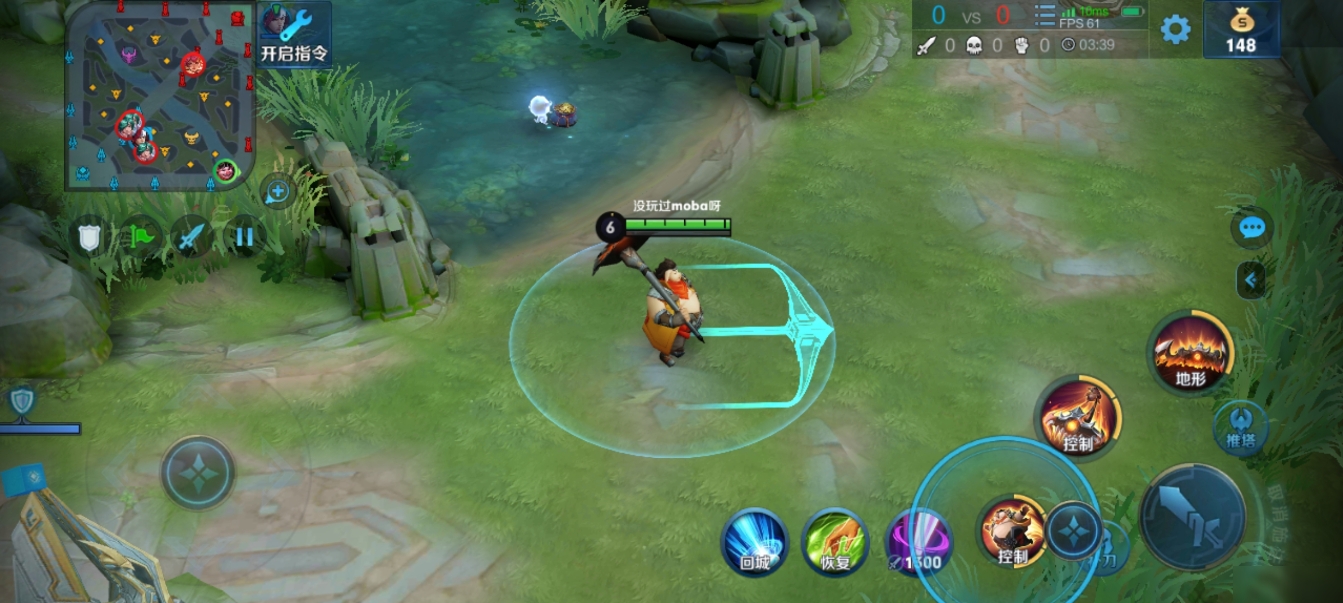Show the scoreboard list icon

tap(1045, 16)
